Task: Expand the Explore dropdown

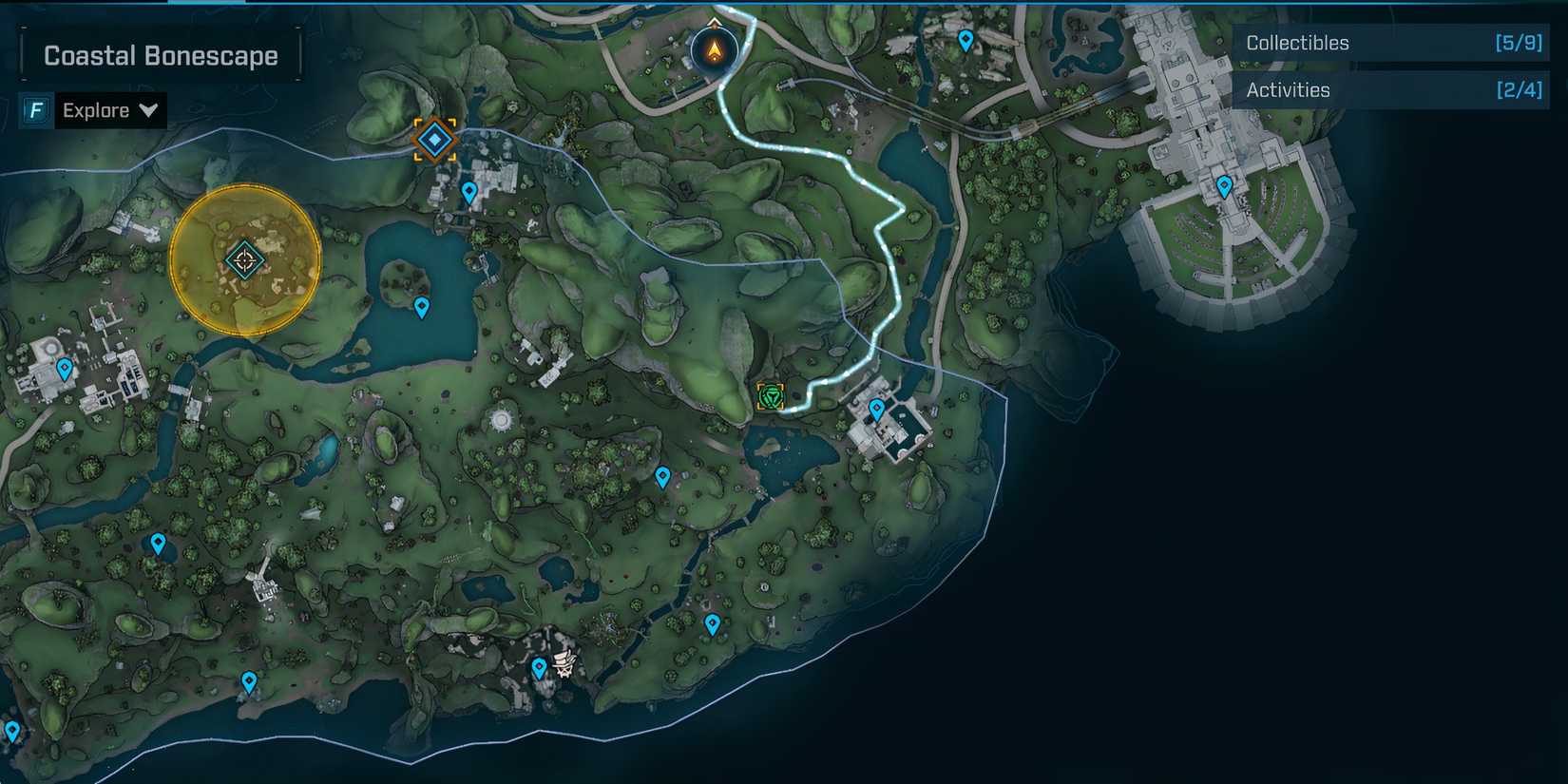Action: pos(109,110)
